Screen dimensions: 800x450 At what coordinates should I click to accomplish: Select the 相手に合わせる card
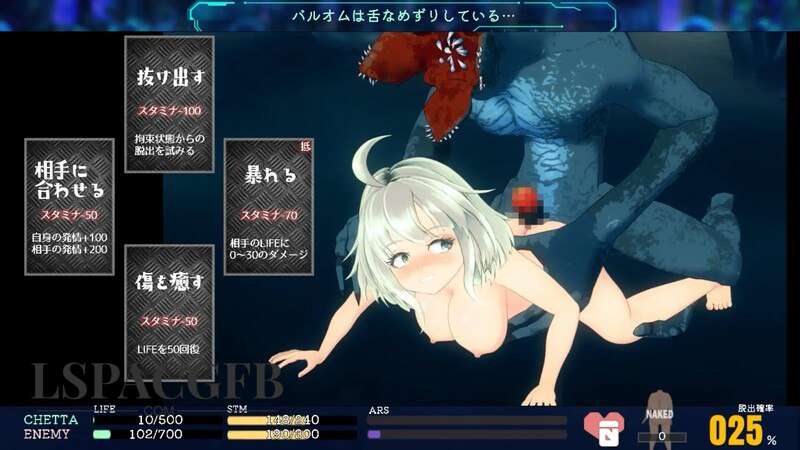[x=69, y=206]
